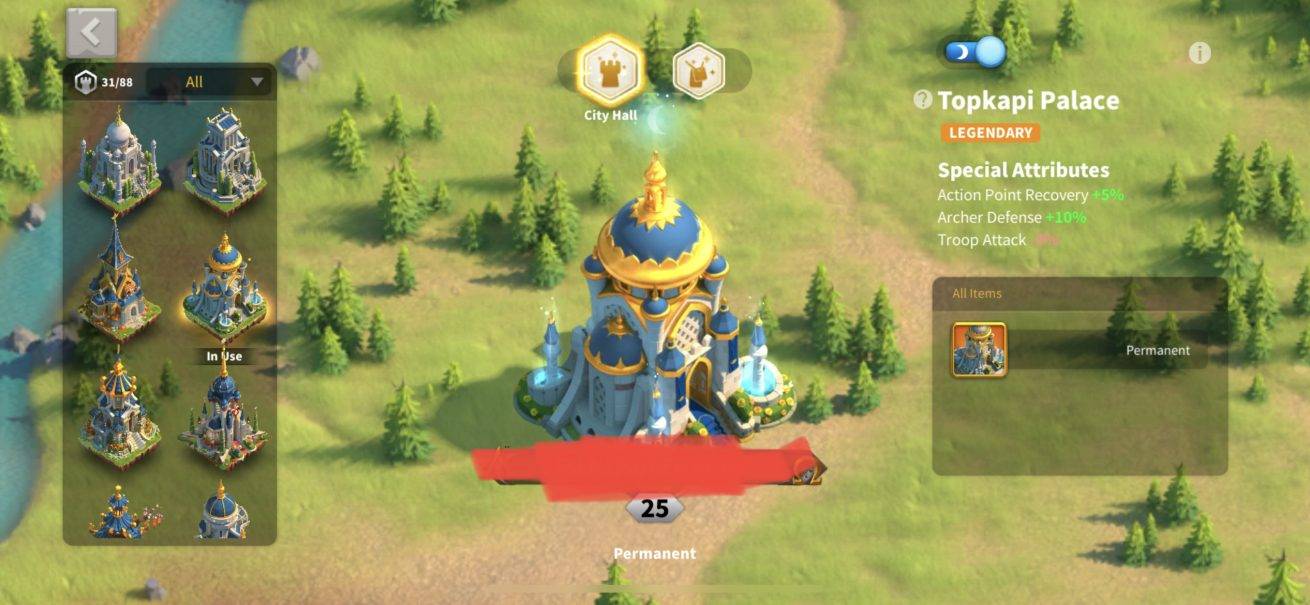Open the All filter dropdown
The height and width of the screenshot is (605, 1310).
(x=209, y=82)
